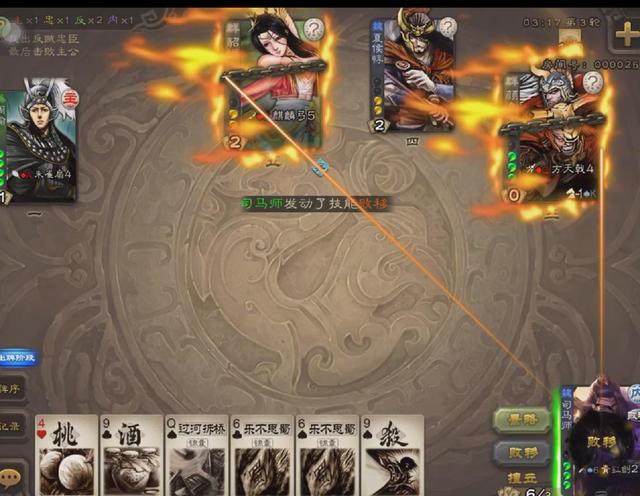Select the Slash (杀) card
Viewport: 640px width, 496px height.
pos(392,455)
